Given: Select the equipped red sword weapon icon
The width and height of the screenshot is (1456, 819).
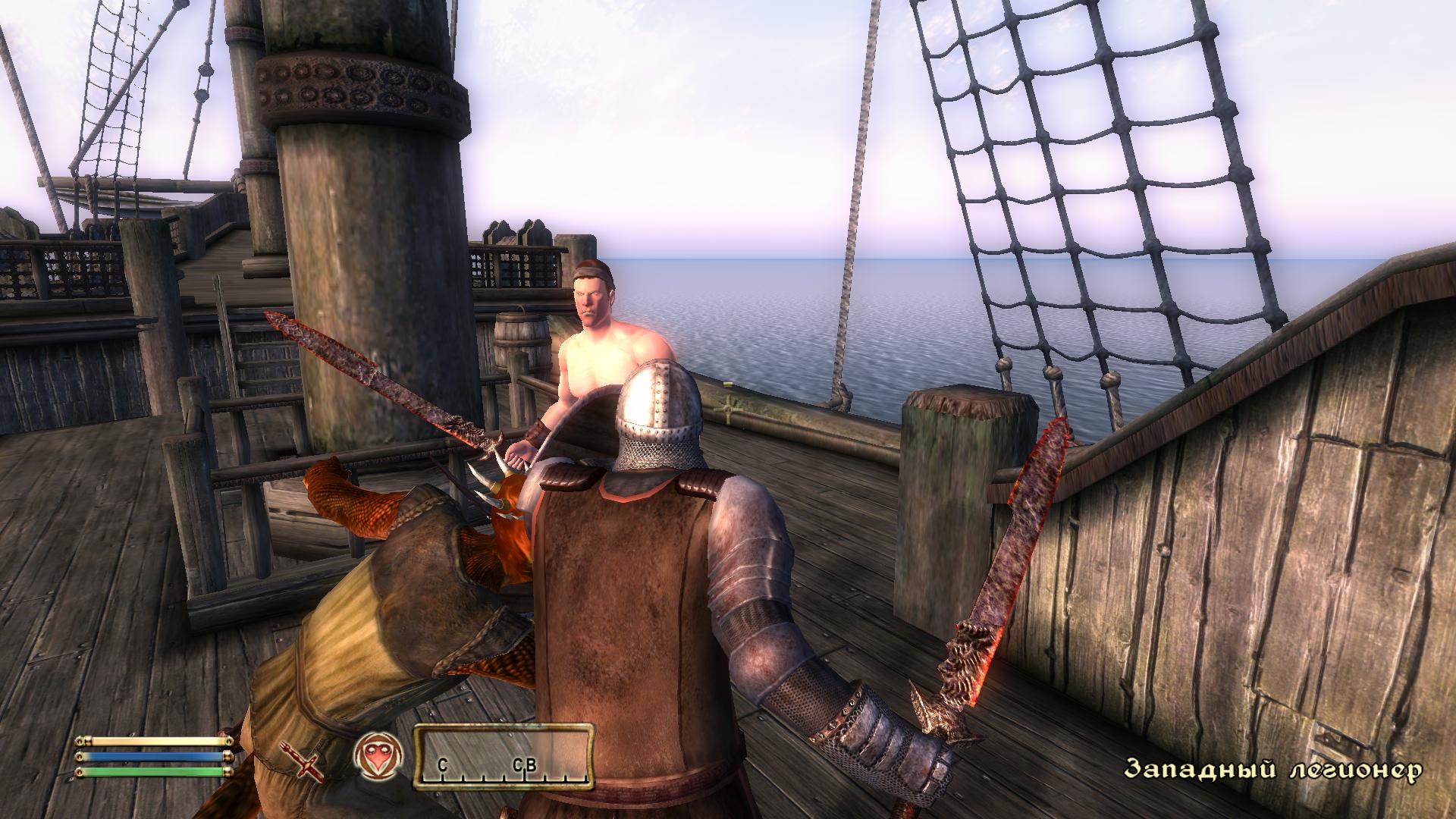Looking at the screenshot, I should 307,760.
